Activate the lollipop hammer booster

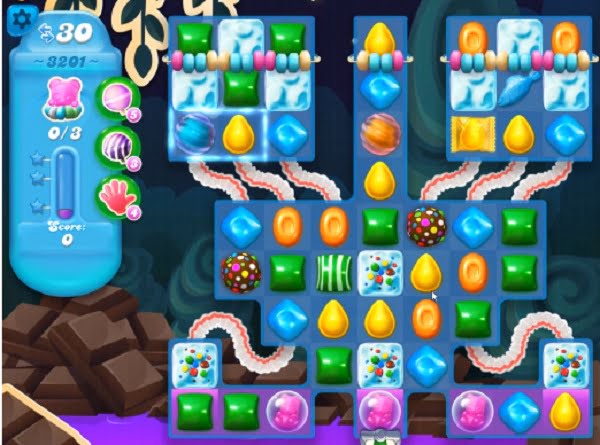pyautogui.click(x=114, y=98)
